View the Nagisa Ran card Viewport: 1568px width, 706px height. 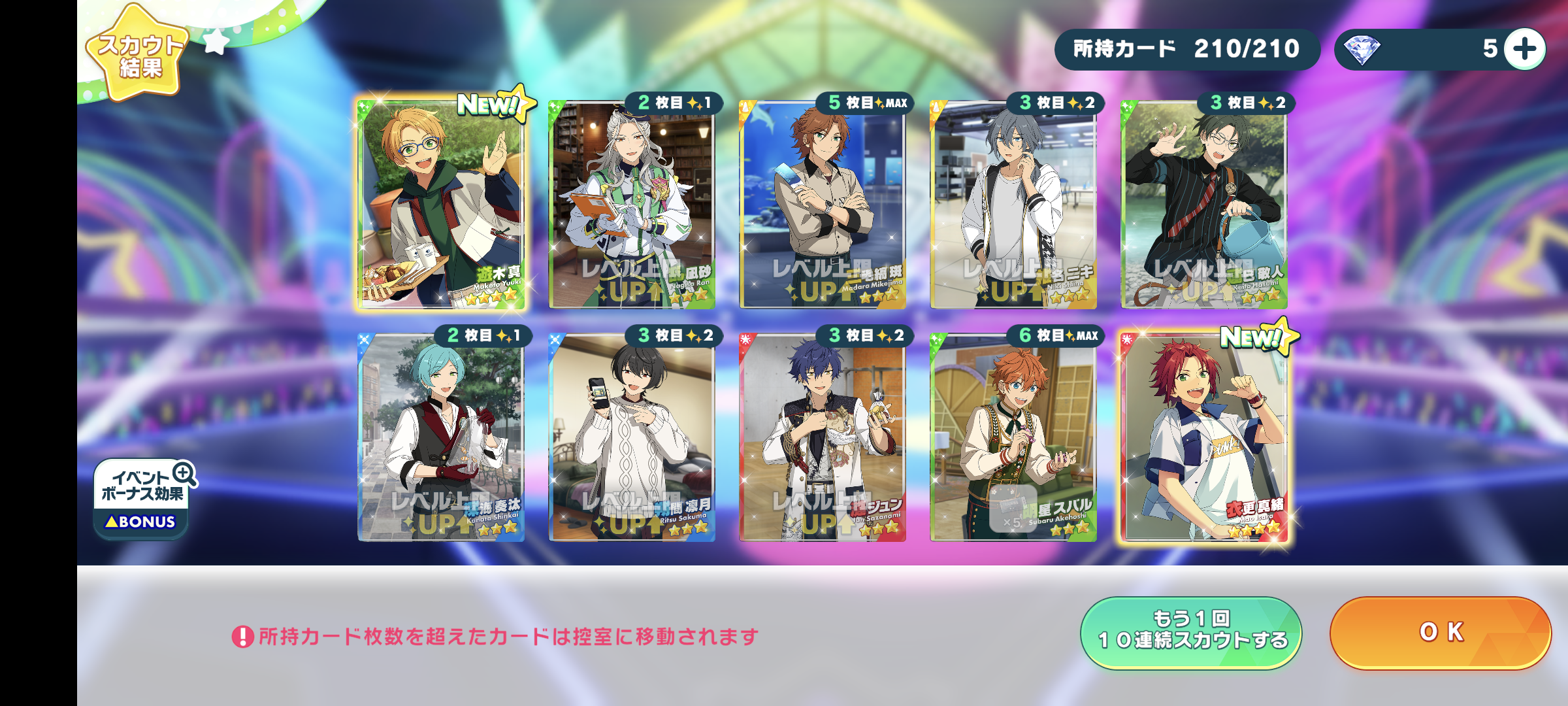click(632, 204)
